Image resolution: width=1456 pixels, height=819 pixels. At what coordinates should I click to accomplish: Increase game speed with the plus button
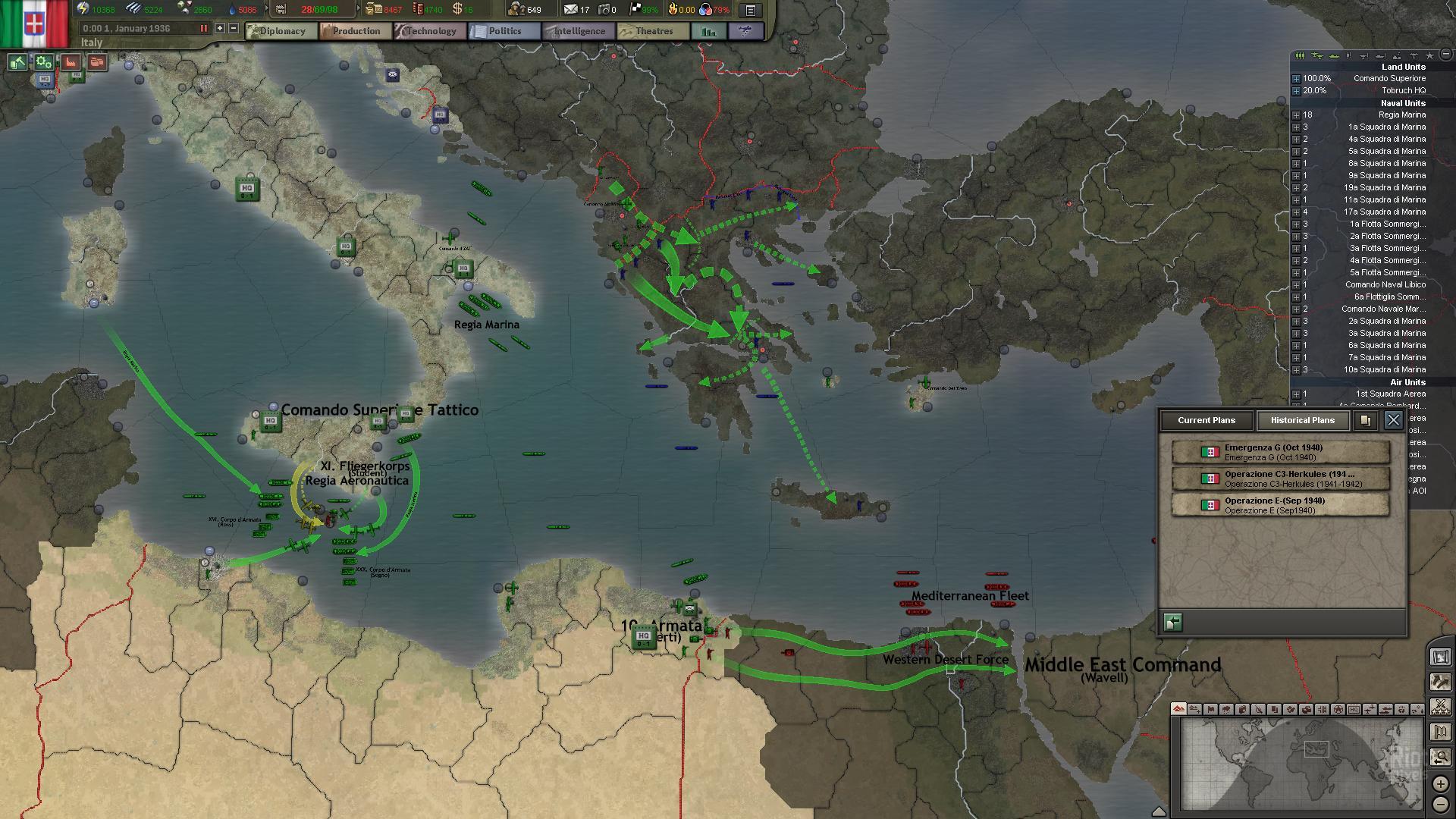(220, 28)
